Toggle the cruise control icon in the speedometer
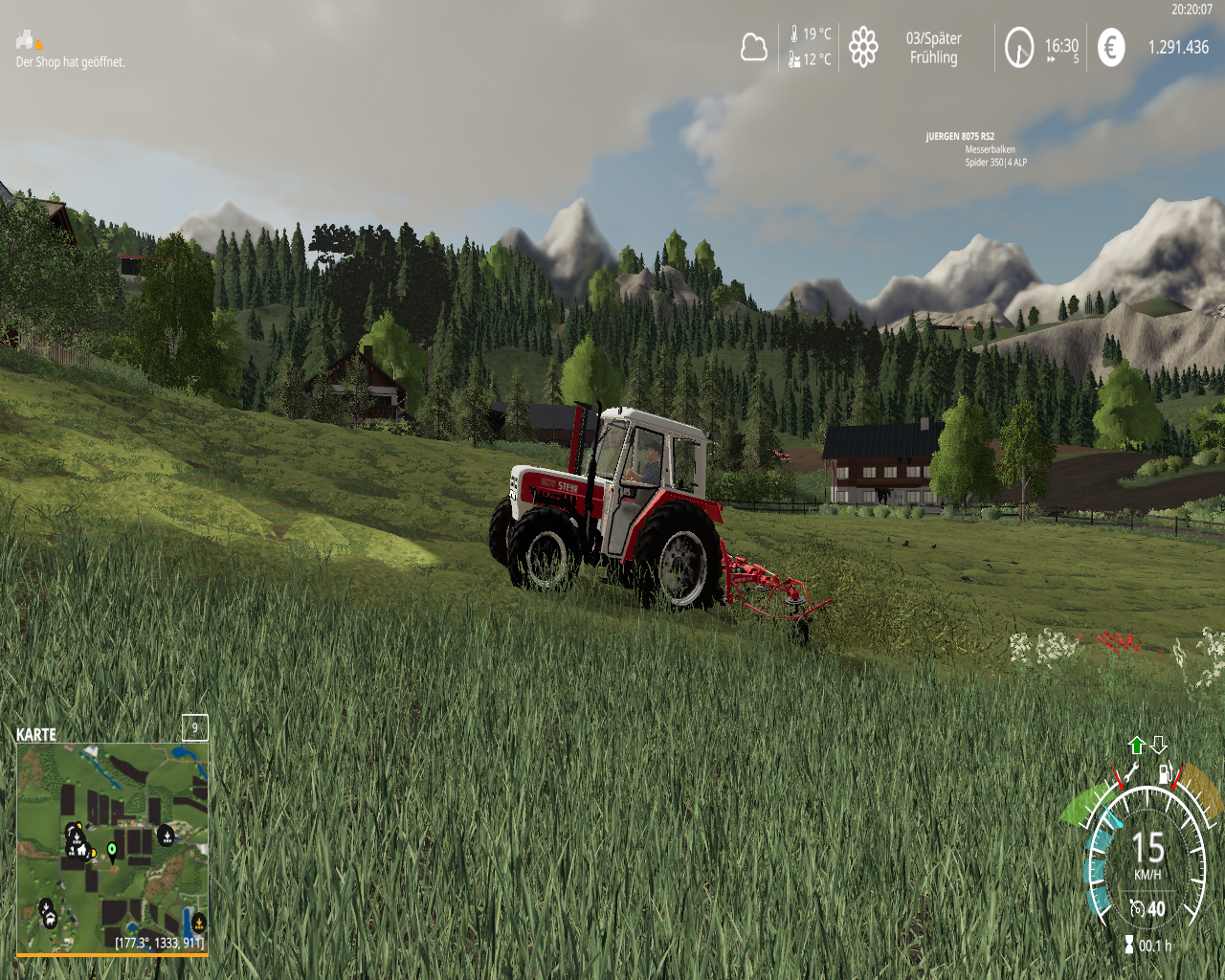The height and width of the screenshot is (980, 1225). (x=1137, y=908)
